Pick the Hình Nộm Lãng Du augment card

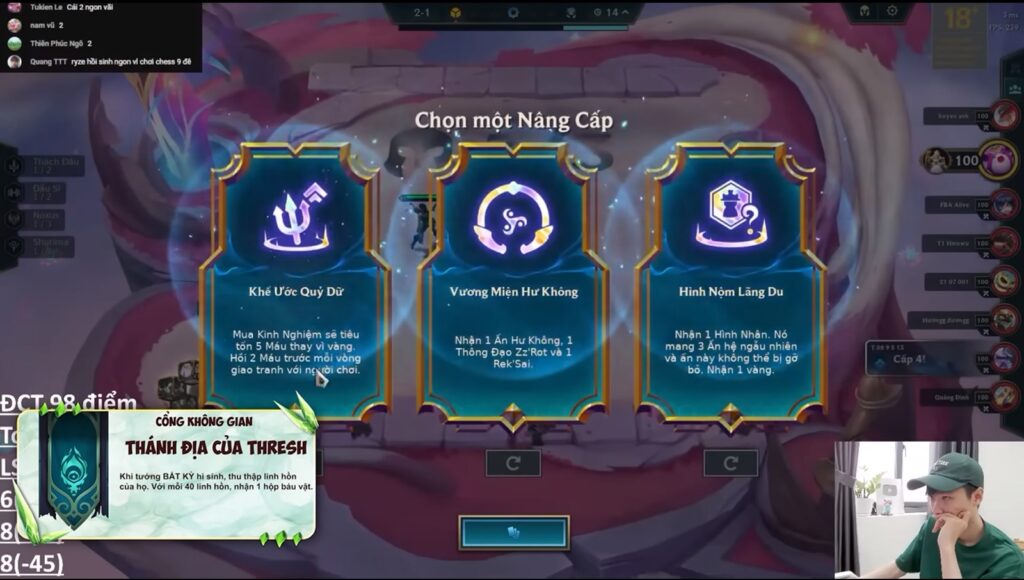(x=731, y=280)
